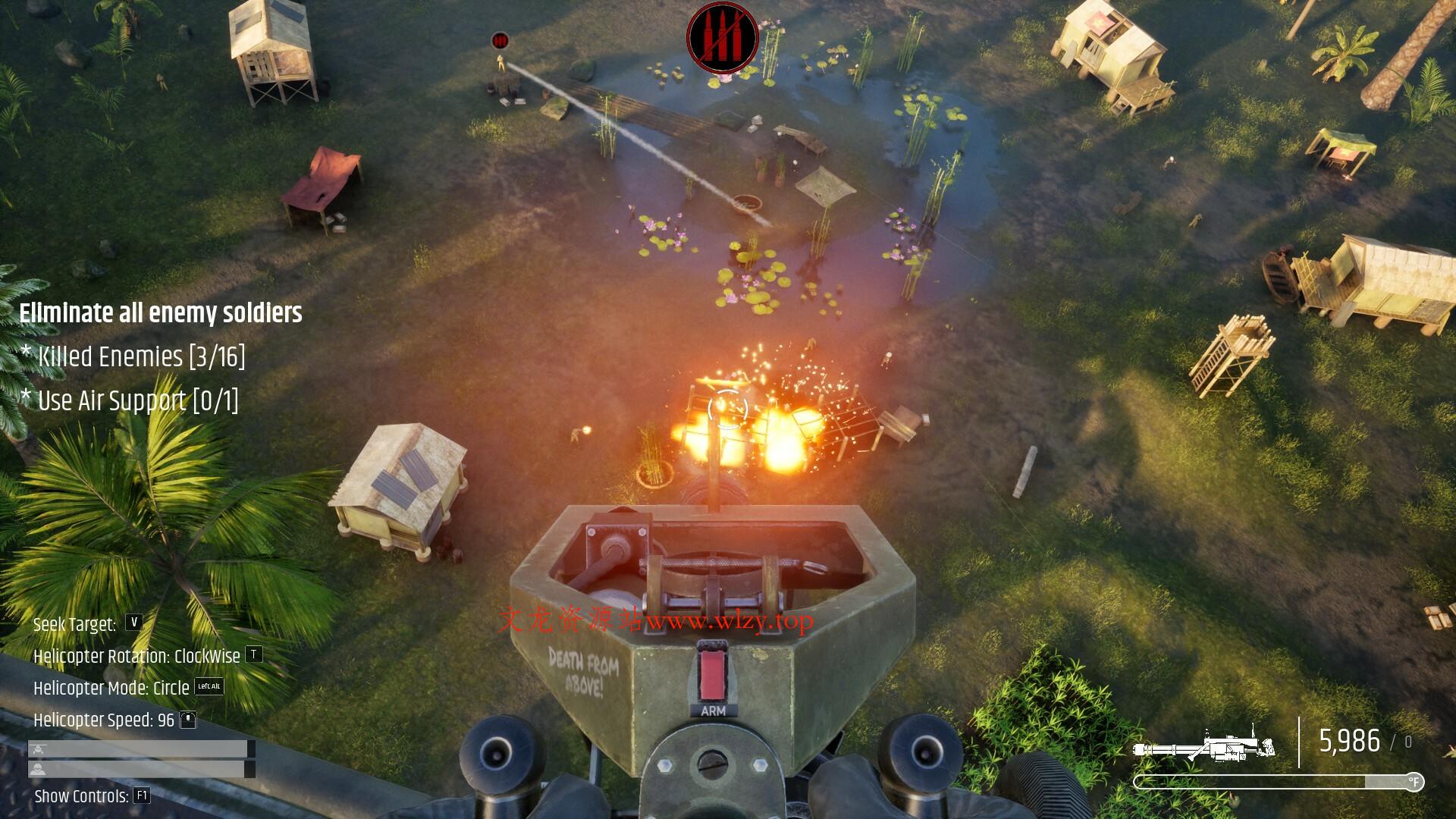Click the °F symbol on the weapon heat gauge
Image resolution: width=1456 pixels, height=819 pixels.
(x=1415, y=781)
